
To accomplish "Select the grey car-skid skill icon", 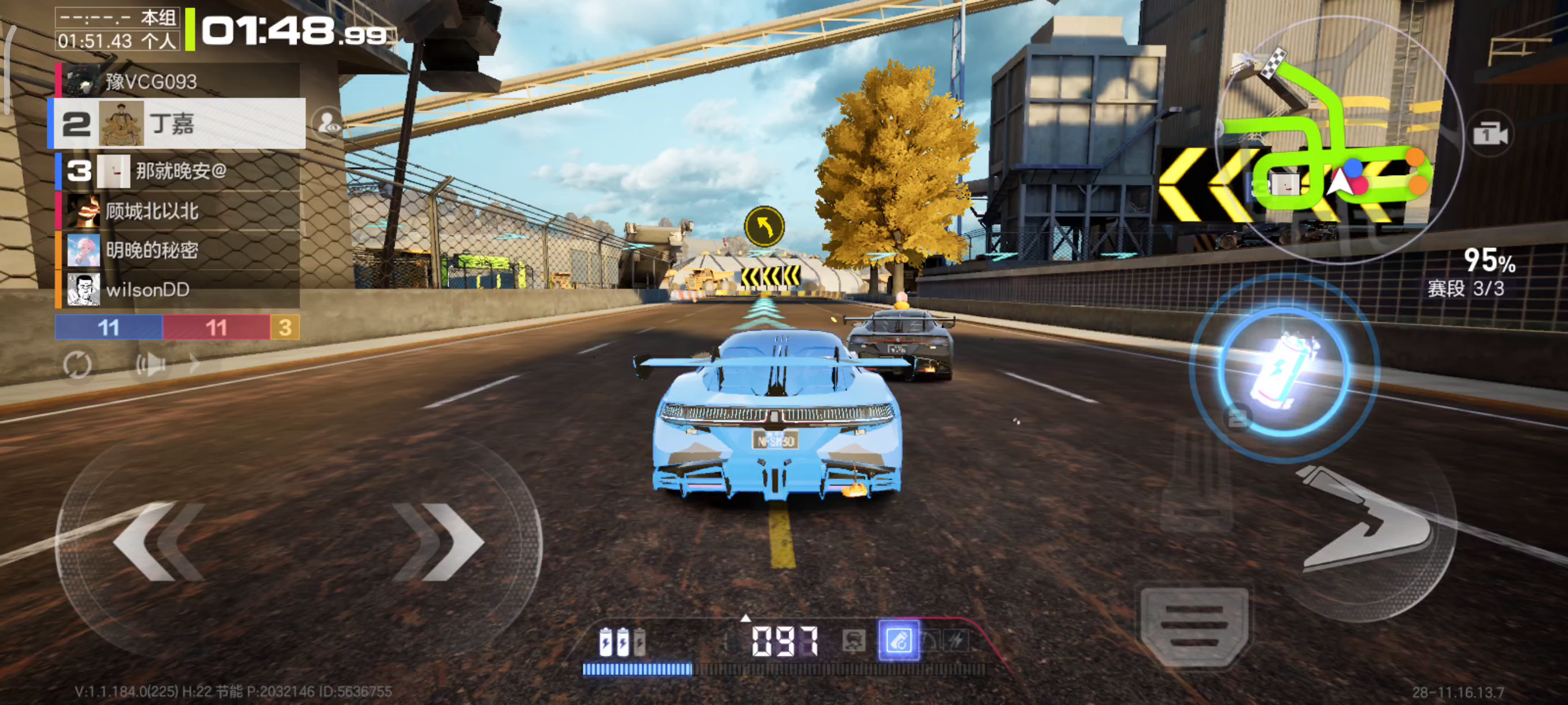I will 853,640.
